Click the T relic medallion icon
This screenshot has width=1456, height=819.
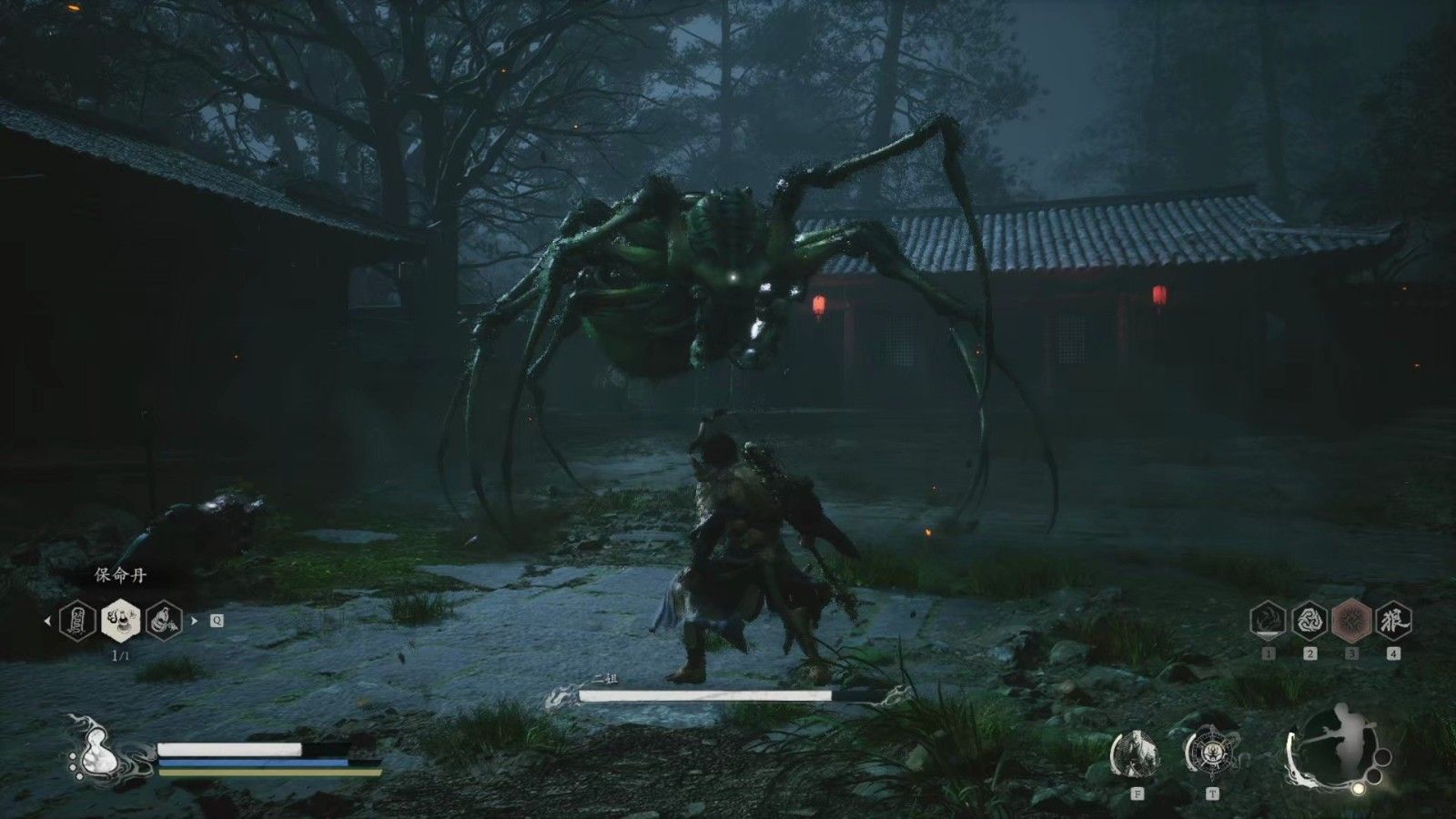pyautogui.click(x=1211, y=751)
